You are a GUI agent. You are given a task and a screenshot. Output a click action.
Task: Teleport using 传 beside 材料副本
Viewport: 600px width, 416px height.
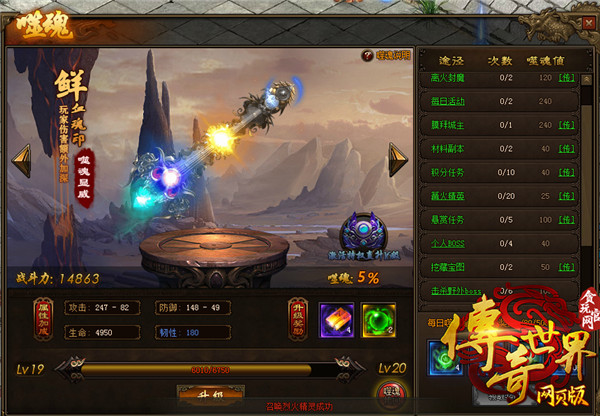click(x=565, y=148)
